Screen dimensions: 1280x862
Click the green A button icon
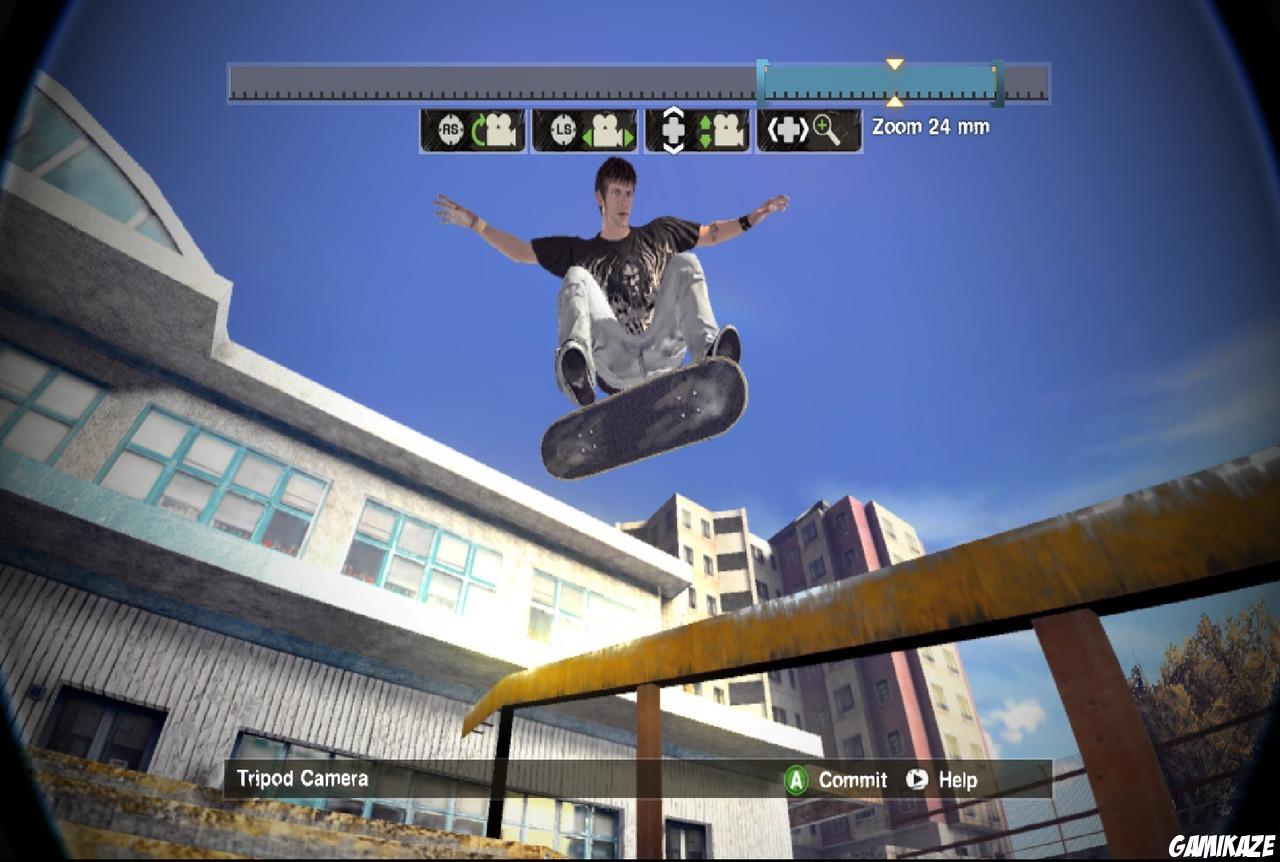pos(797,779)
